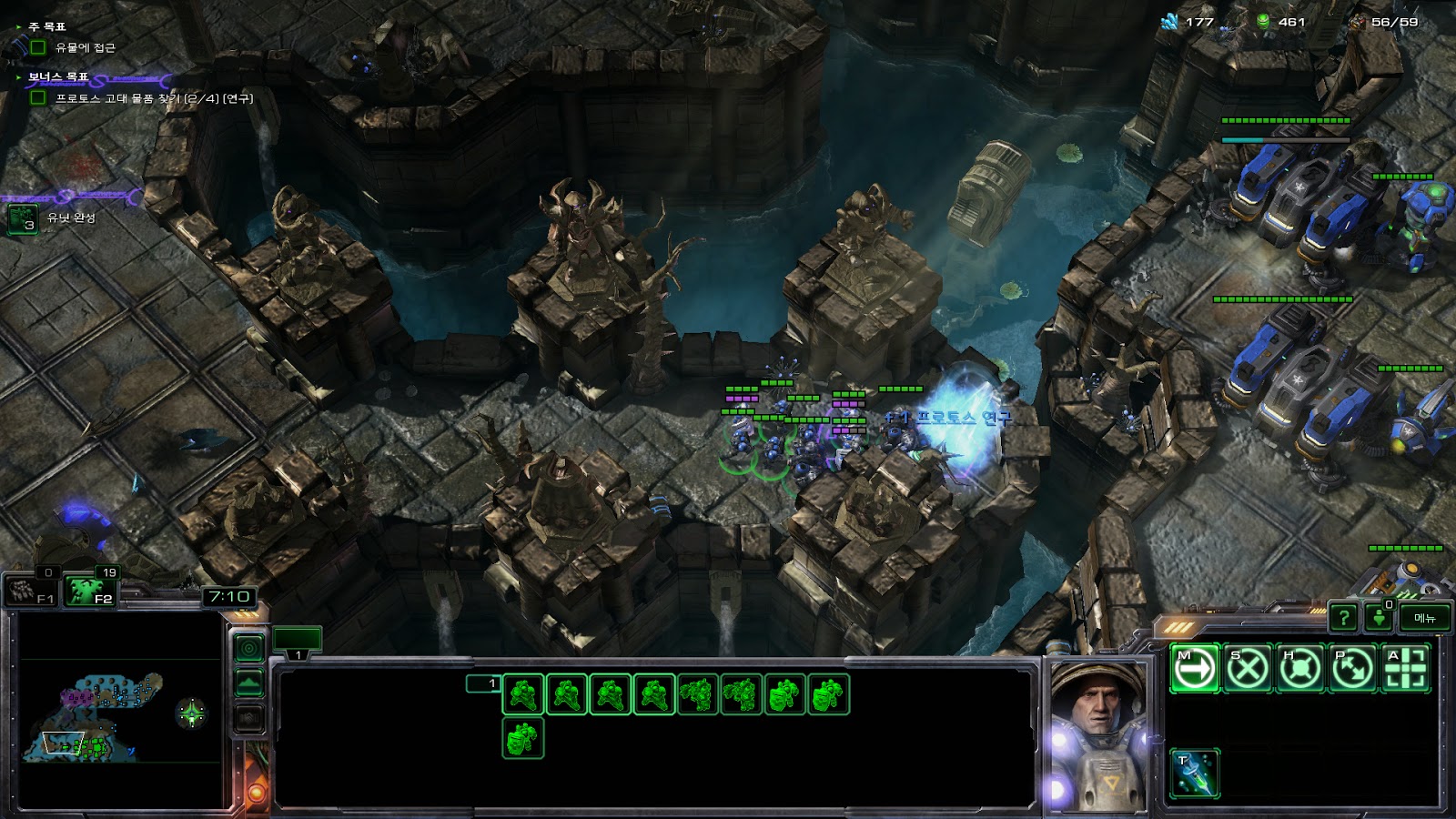Screen dimensions: 1456x819
Task: Select control group 1 tab
Action: (x=298, y=641)
